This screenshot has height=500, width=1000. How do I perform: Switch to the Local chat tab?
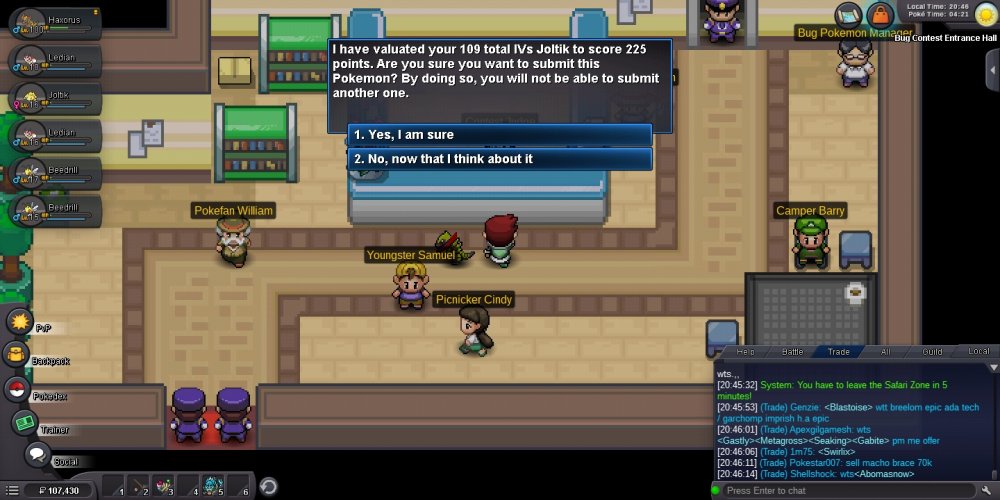pyautogui.click(x=979, y=352)
